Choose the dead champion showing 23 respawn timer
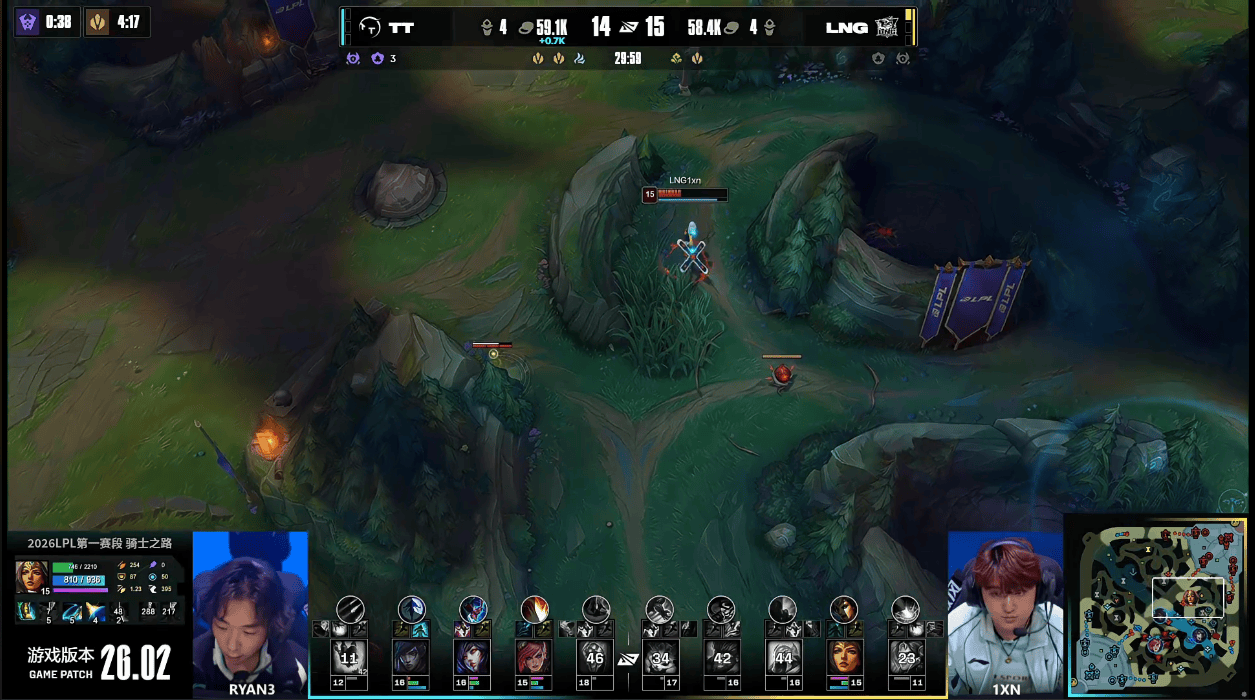This screenshot has width=1255, height=700. pos(906,657)
